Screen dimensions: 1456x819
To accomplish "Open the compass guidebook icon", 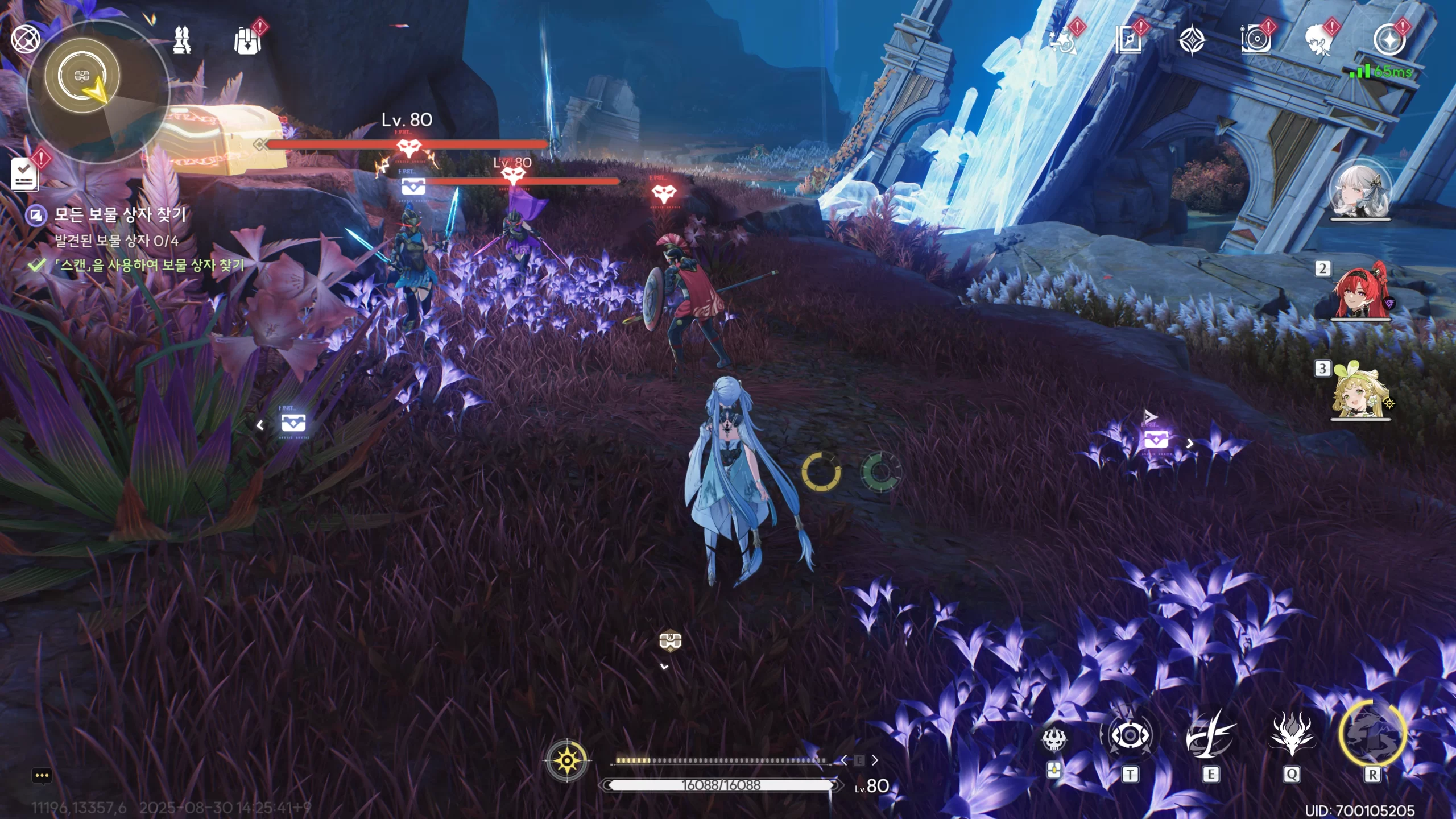I will pyautogui.click(x=1128, y=41).
